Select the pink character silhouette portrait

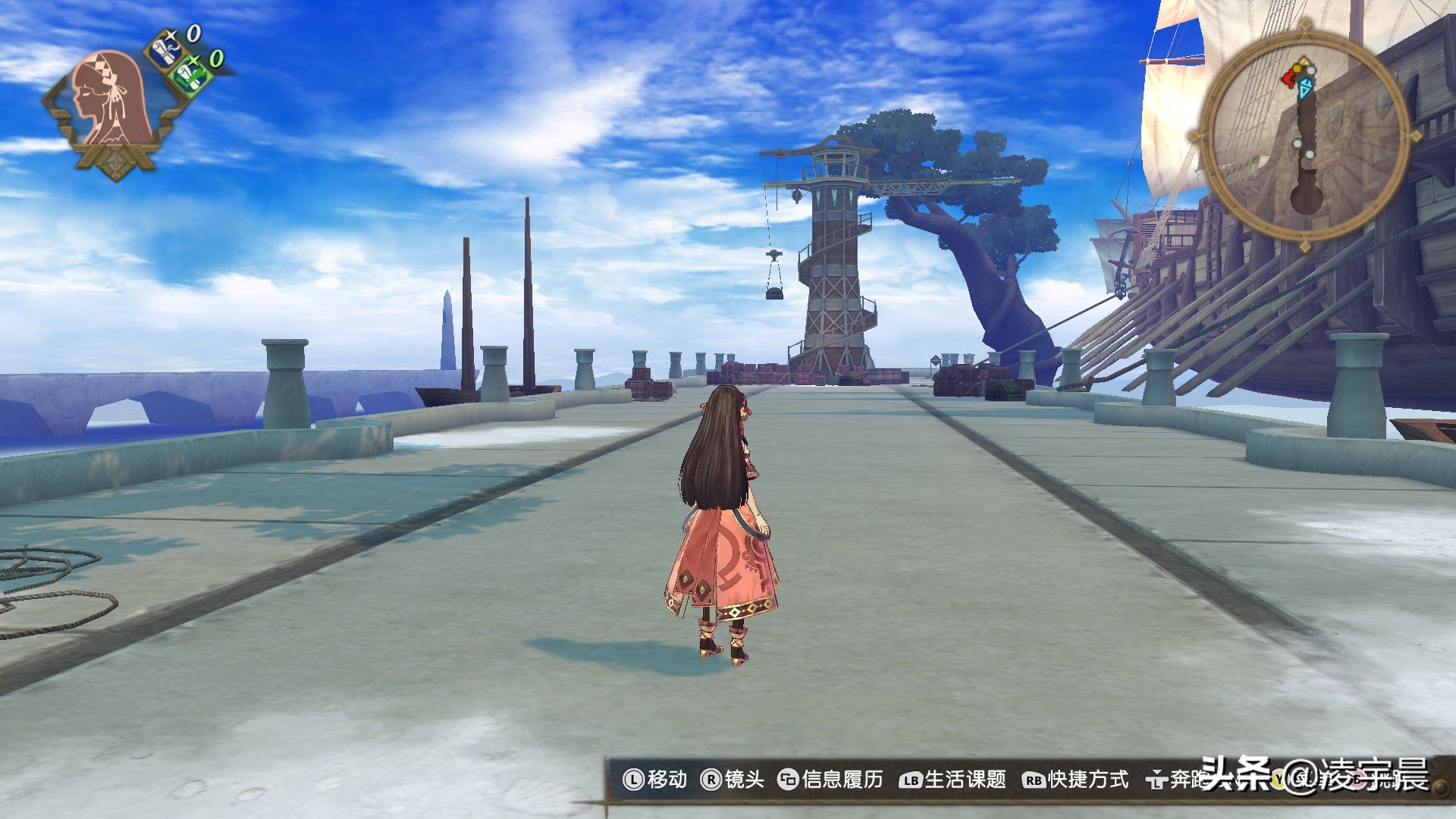tap(110, 99)
